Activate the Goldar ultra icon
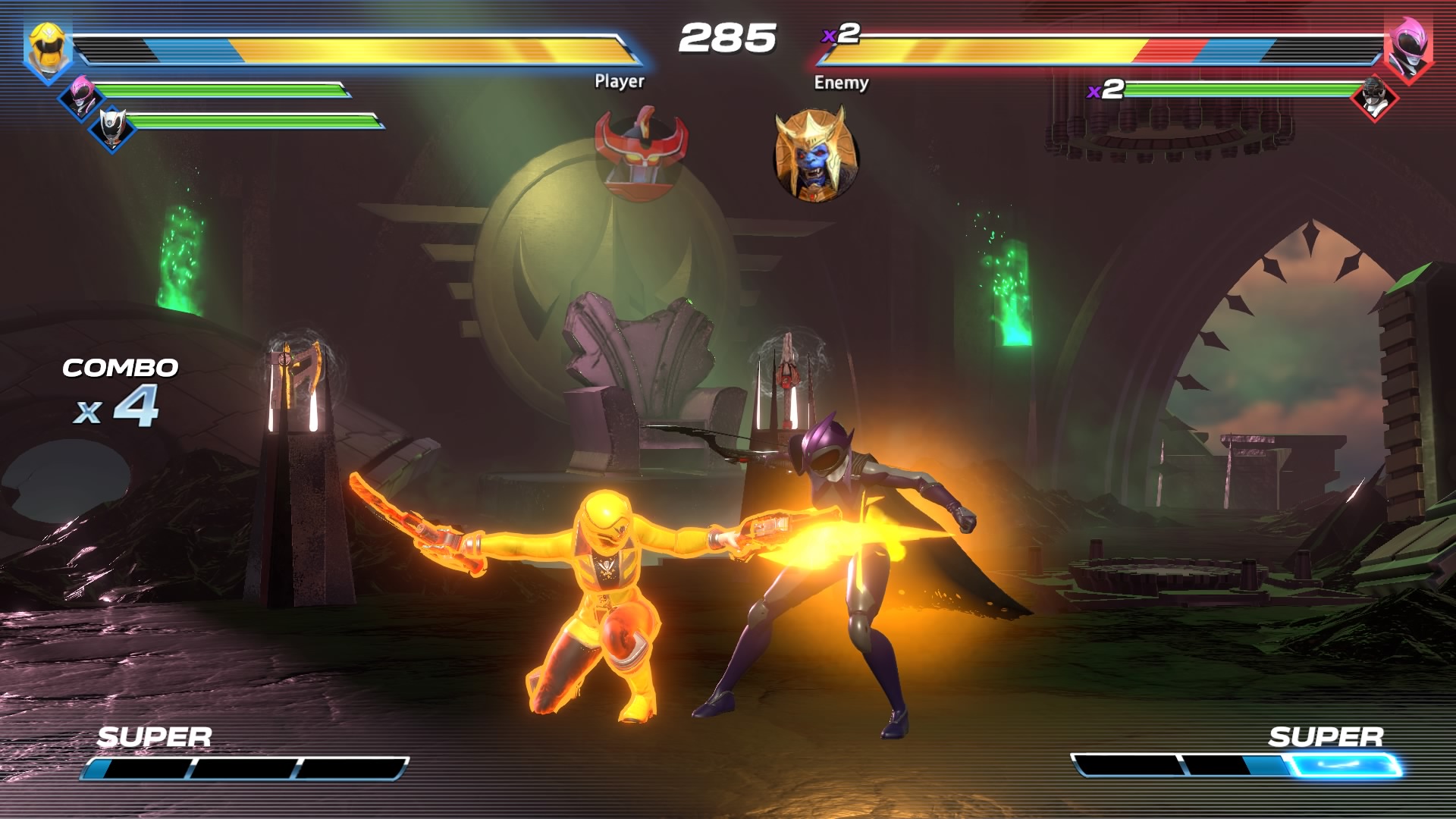 click(815, 155)
